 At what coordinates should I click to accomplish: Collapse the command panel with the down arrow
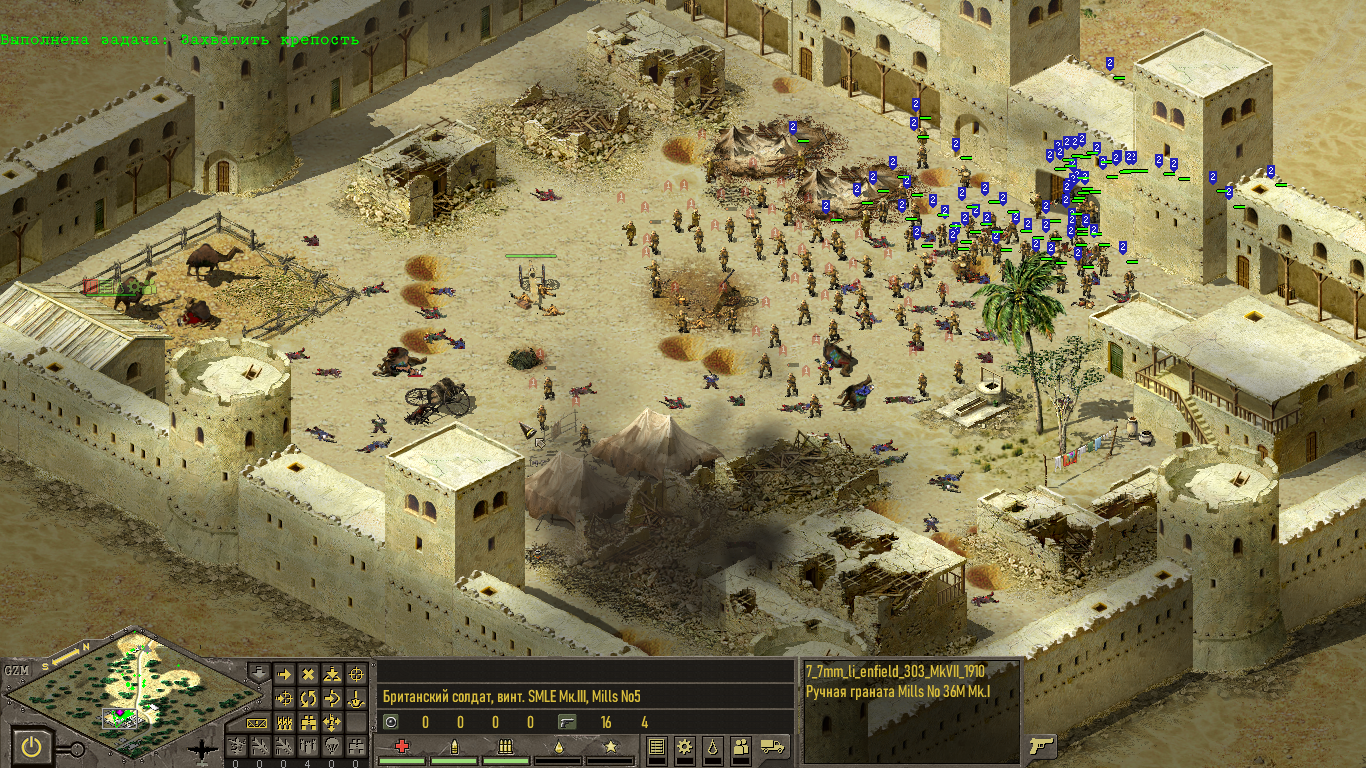(x=257, y=671)
